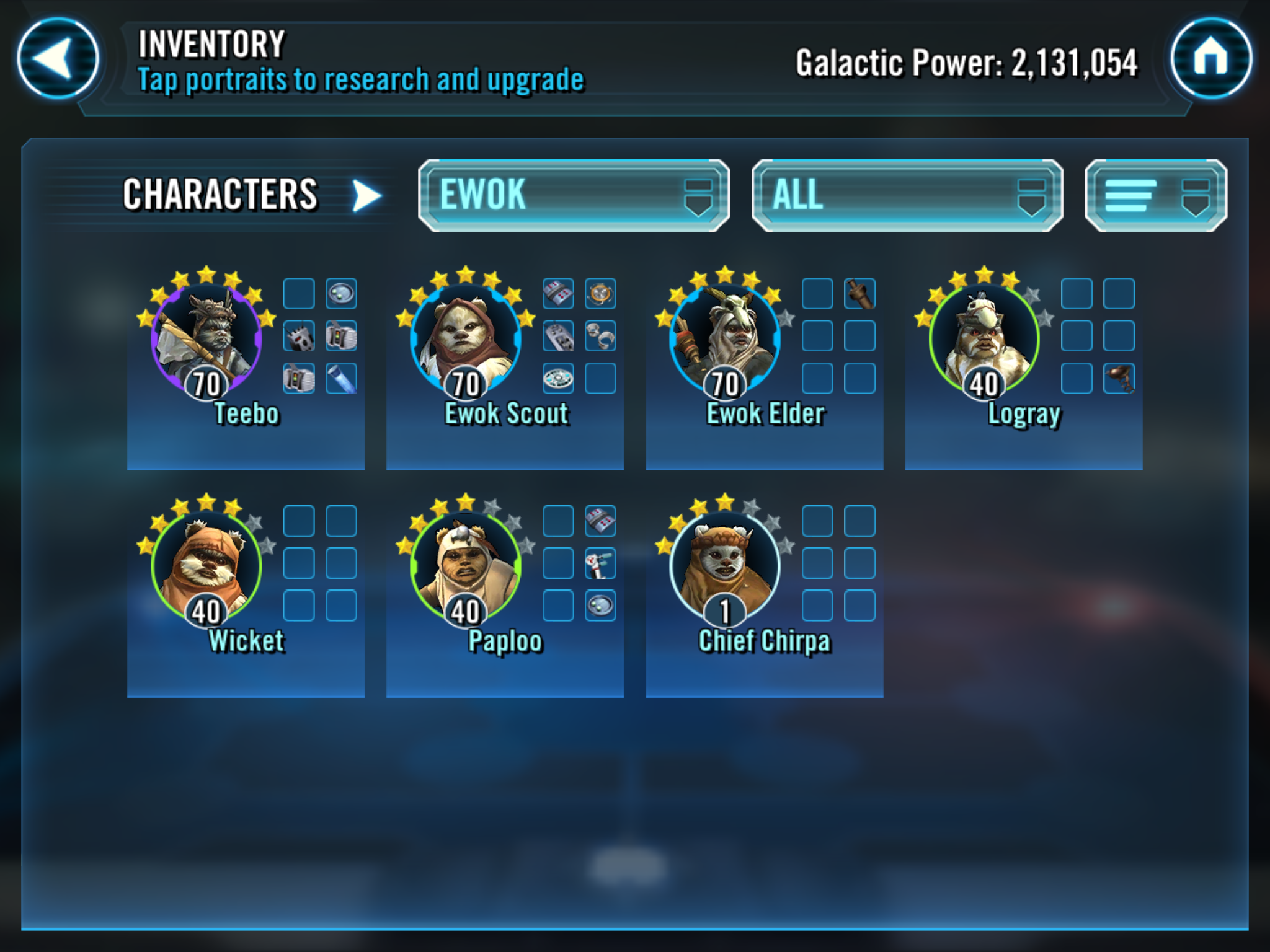Open the All filter dropdown
The height and width of the screenshot is (952, 1270).
(x=907, y=195)
